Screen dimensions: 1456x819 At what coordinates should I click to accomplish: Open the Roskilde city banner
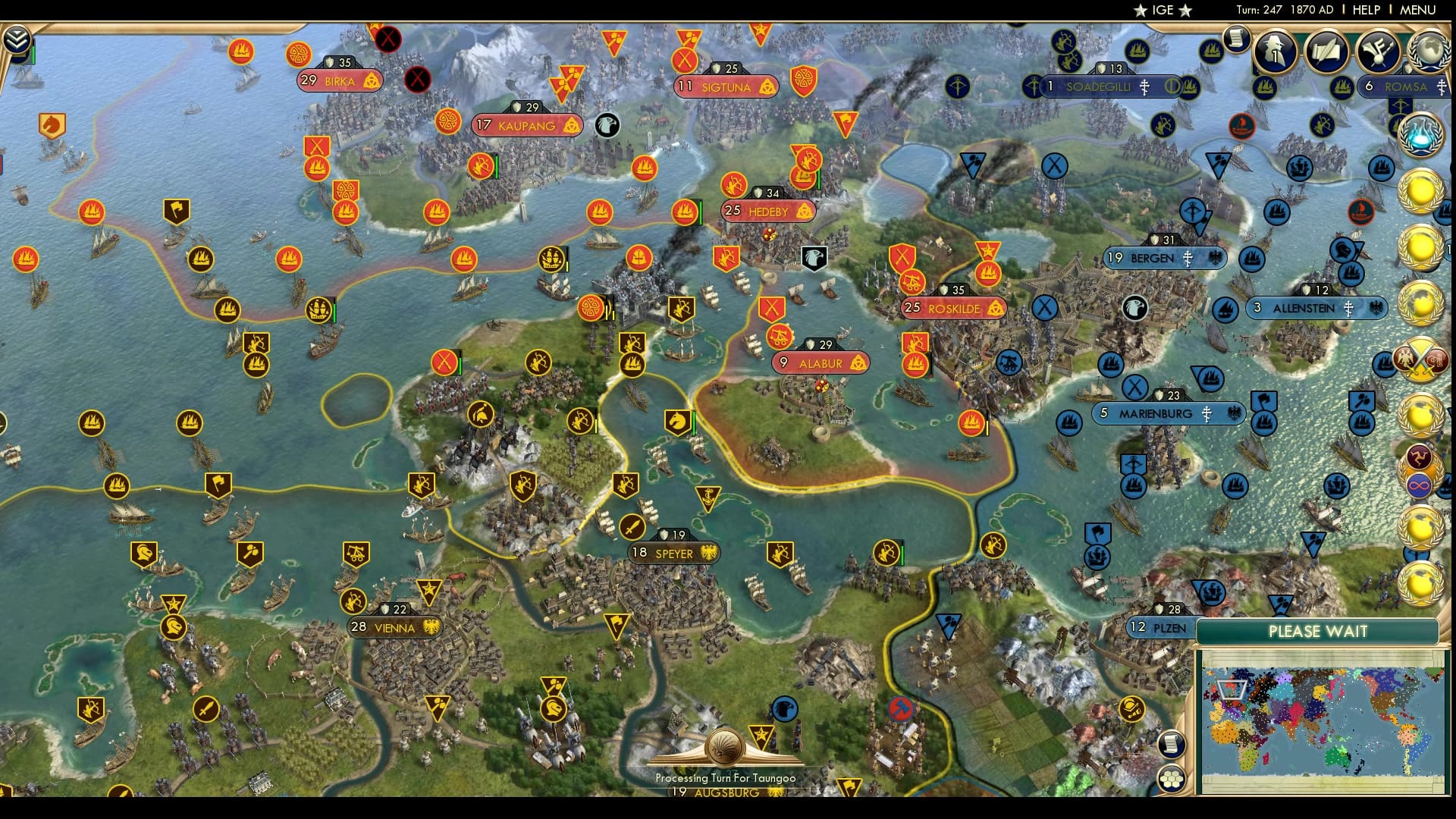pyautogui.click(x=954, y=309)
